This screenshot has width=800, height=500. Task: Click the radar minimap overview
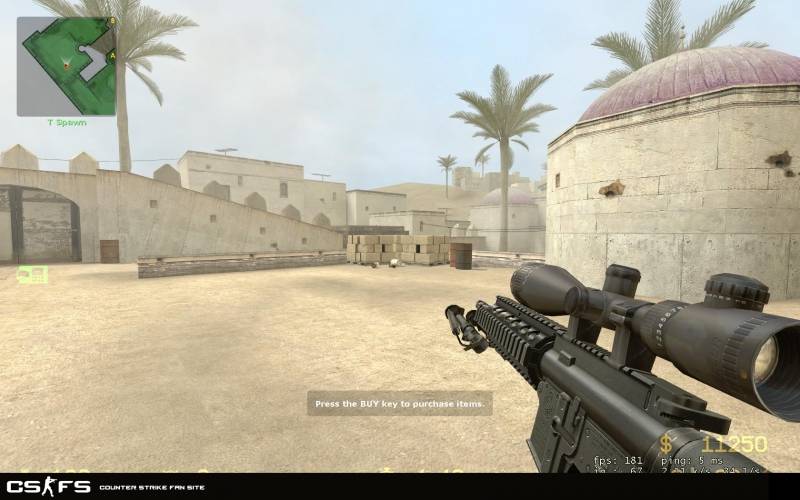(x=66, y=66)
